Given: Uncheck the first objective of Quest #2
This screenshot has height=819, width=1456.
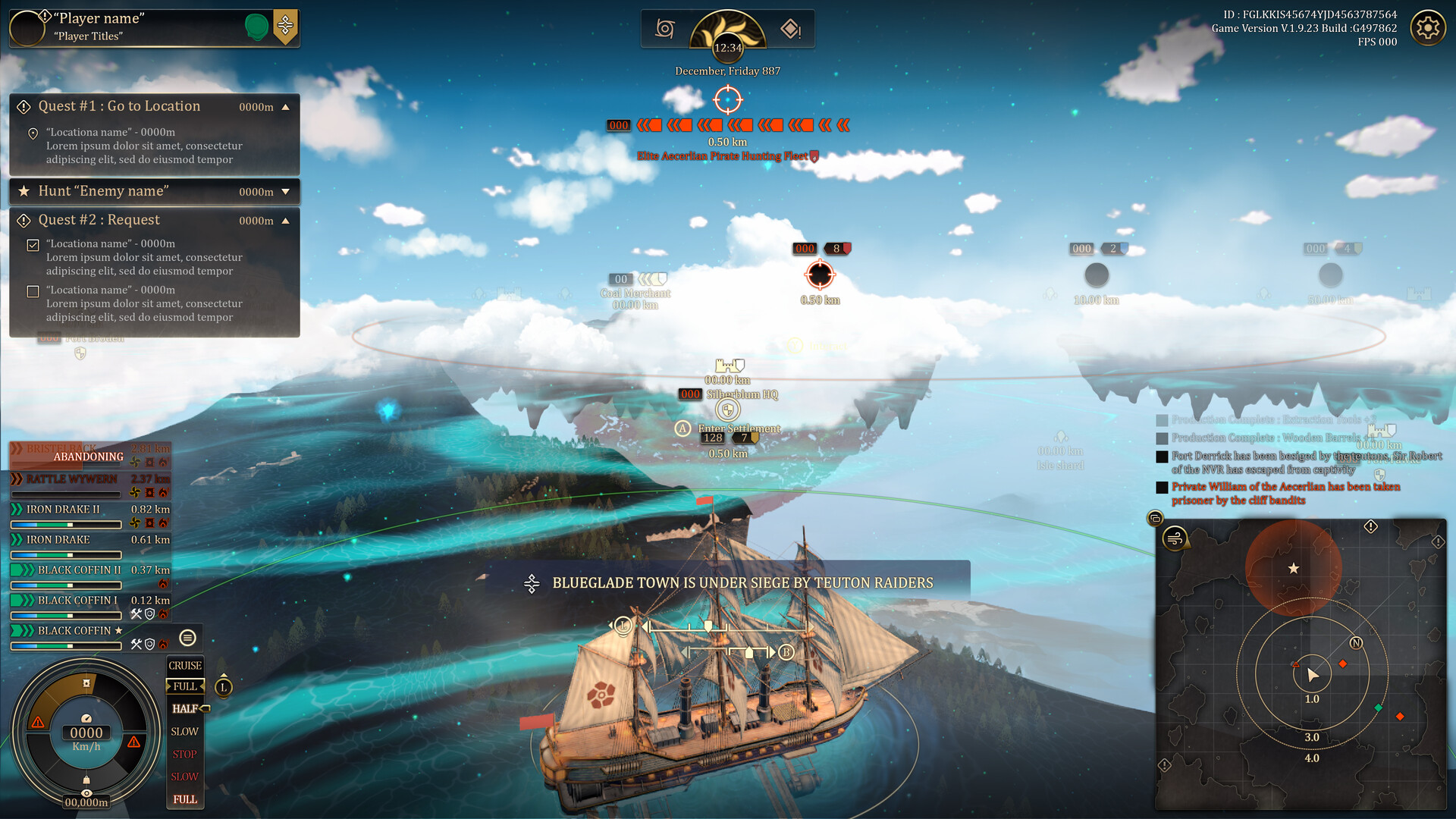Looking at the screenshot, I should [x=32, y=244].
